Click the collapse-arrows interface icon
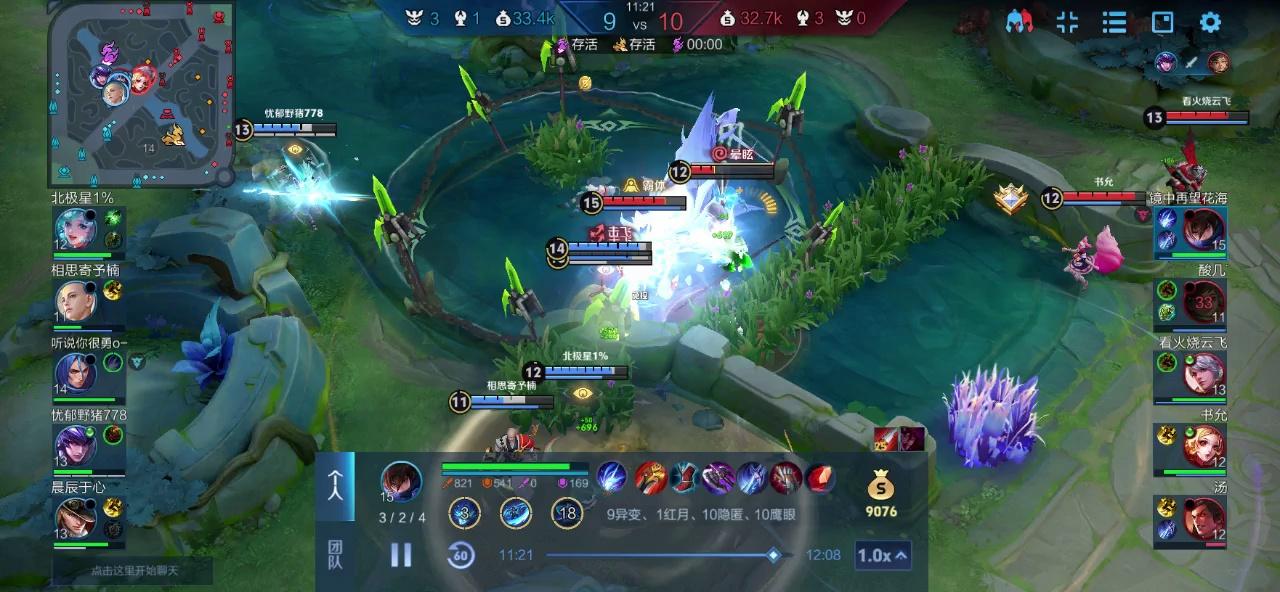Screen dimensions: 1280x592 point(1067,22)
